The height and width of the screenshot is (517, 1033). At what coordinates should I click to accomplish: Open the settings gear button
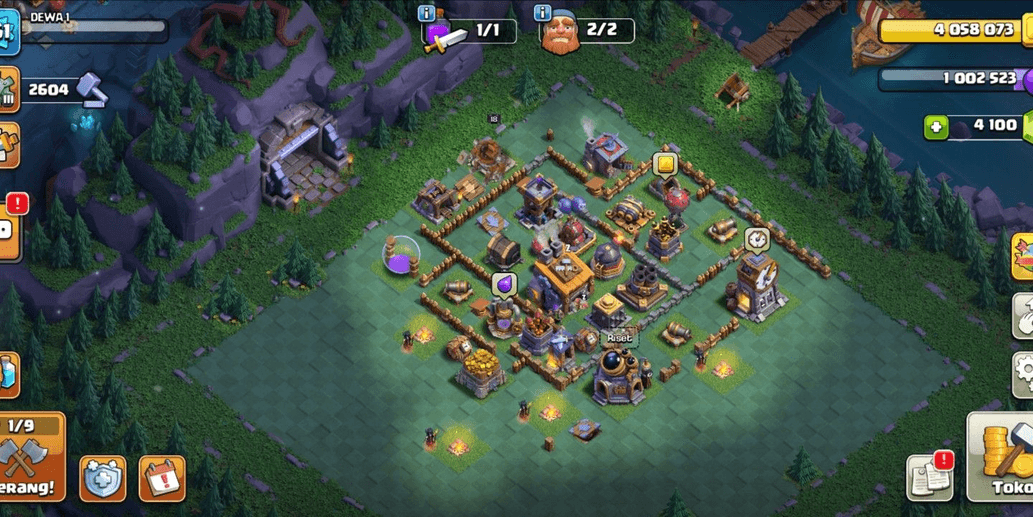pyautogui.click(x=1022, y=374)
